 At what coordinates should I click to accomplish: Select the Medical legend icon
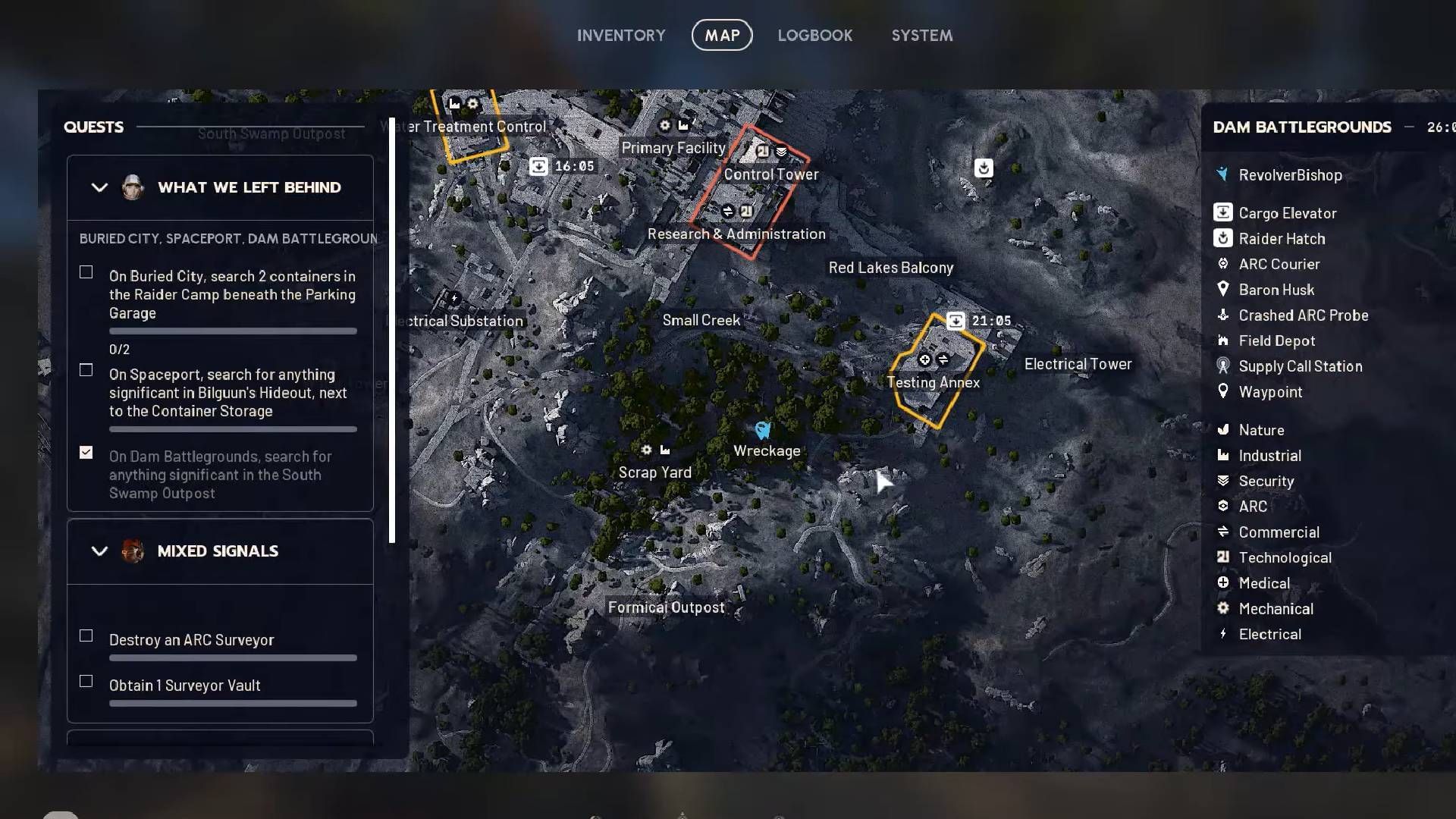pyautogui.click(x=1222, y=582)
